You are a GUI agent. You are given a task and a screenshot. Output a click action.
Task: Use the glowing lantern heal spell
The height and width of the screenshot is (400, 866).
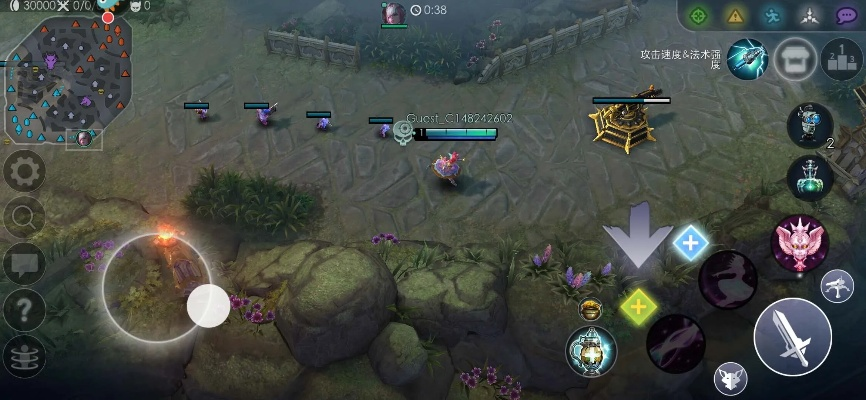point(591,351)
